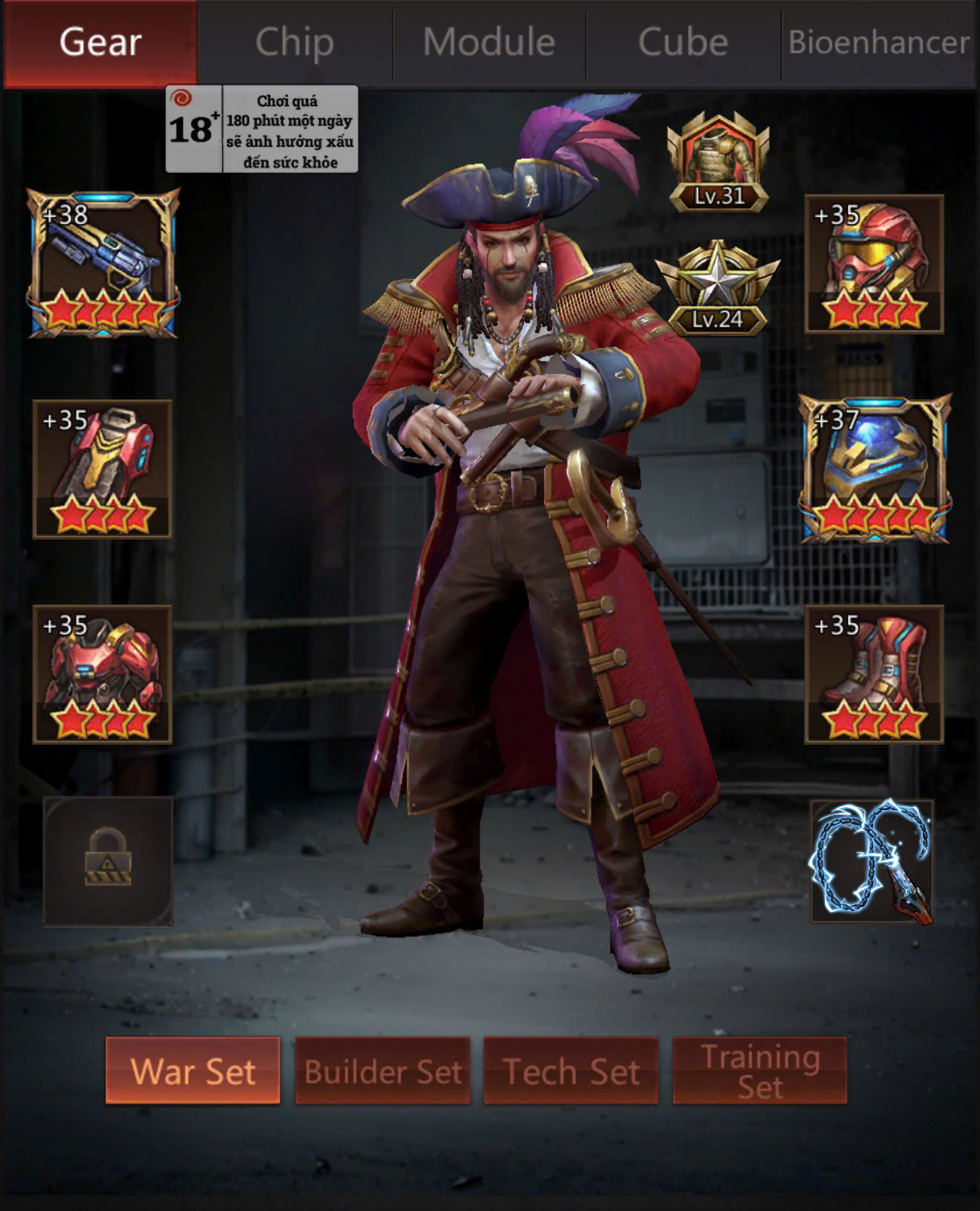980x1211 pixels.
Task: Go to the Bioenhancer tab
Action: 879,42
